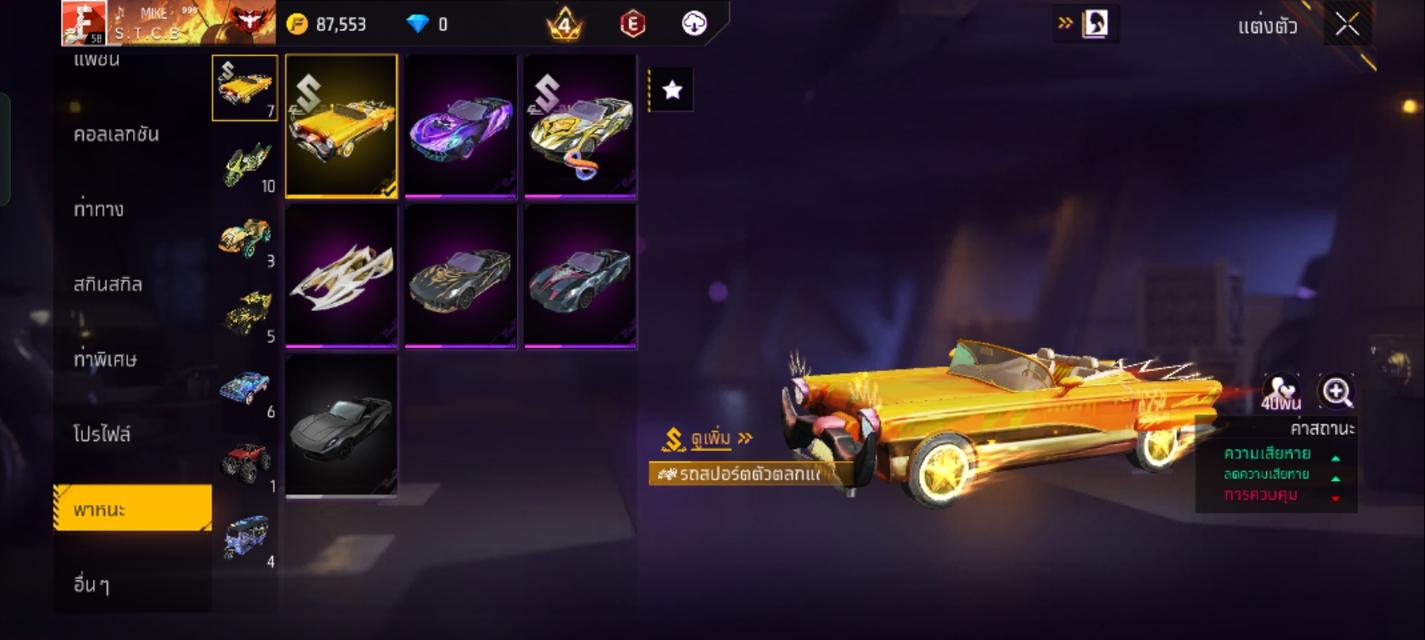This screenshot has width=1425, height=640.
Task: Open the player profile avatar
Action: [84, 23]
